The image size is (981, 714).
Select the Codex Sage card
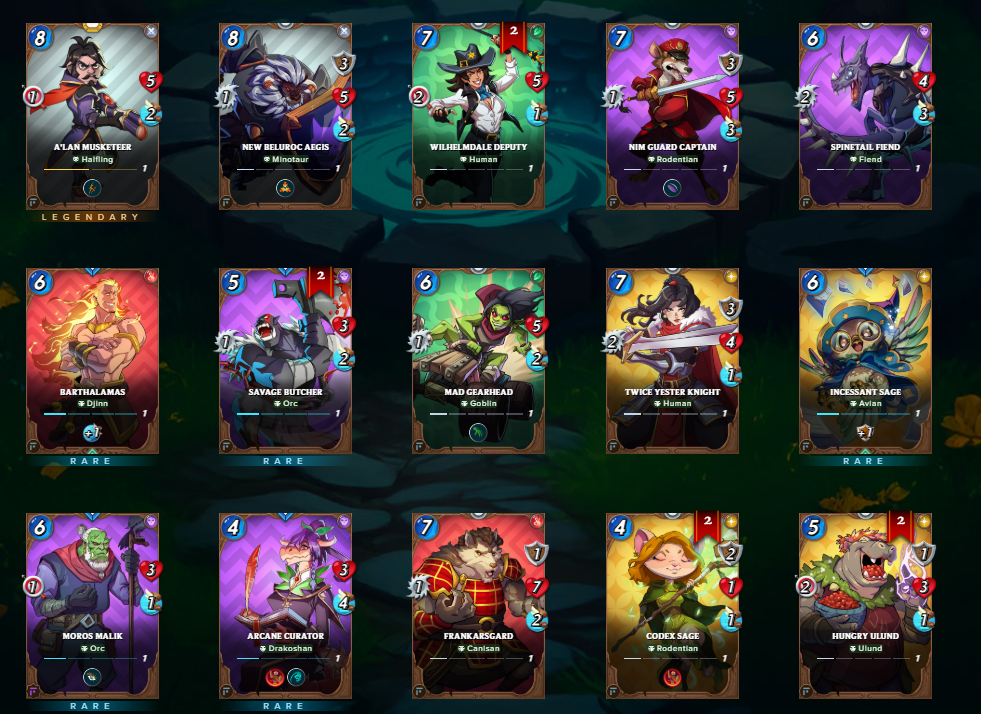click(x=672, y=605)
